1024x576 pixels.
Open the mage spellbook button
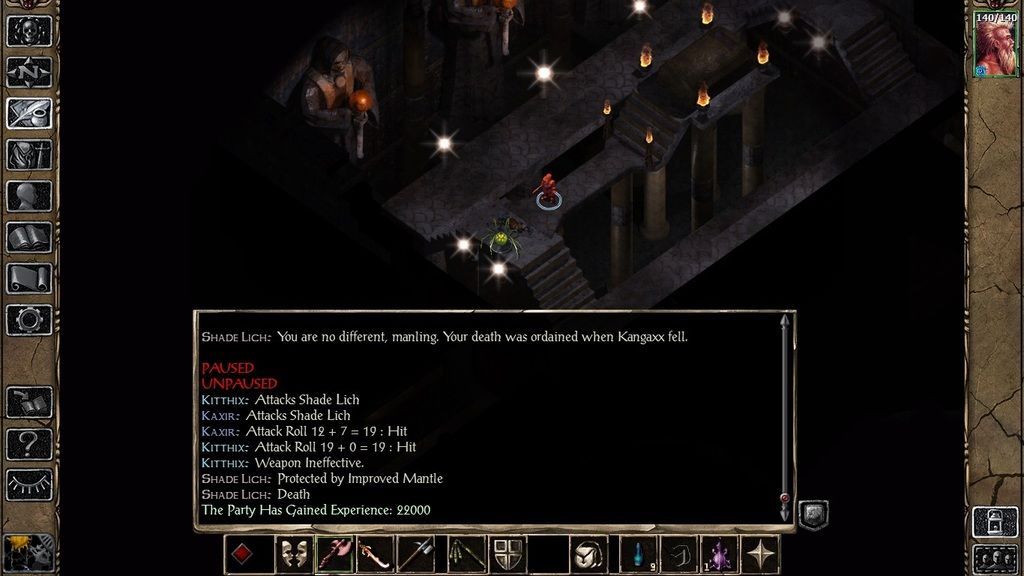[29, 238]
